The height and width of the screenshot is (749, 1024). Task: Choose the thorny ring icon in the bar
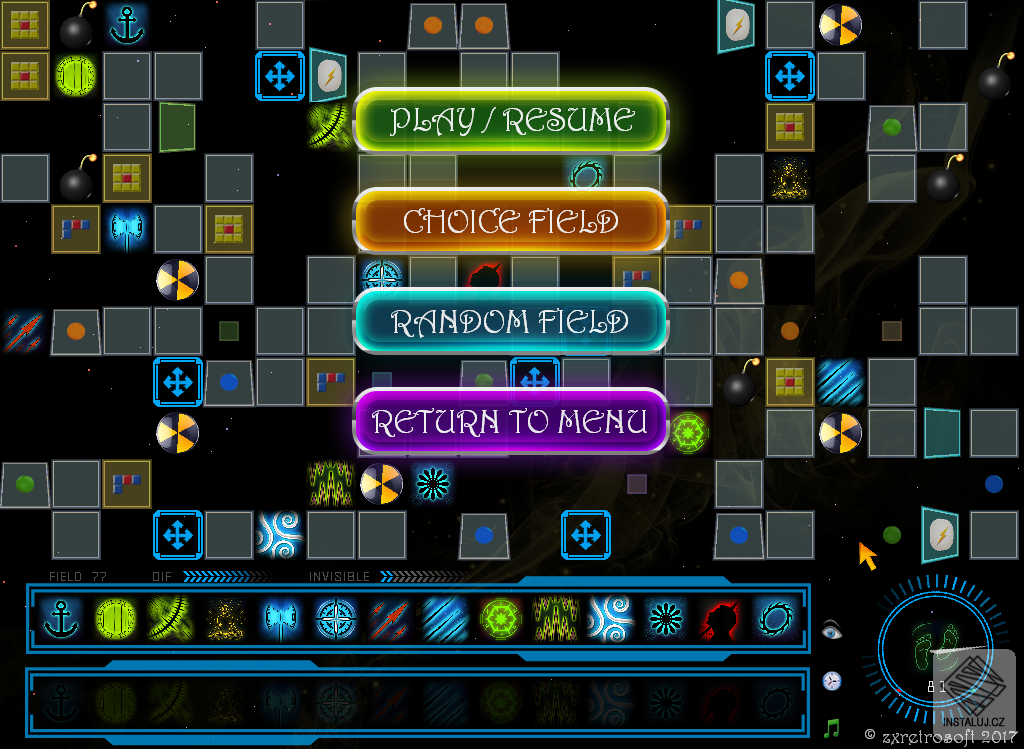pyautogui.click(x=773, y=619)
